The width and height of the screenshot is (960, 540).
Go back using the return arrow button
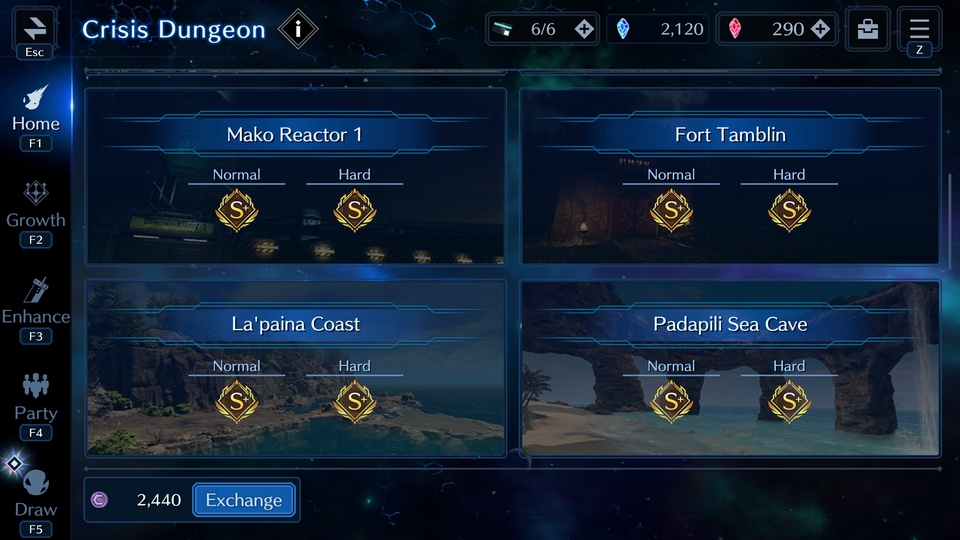[x=34, y=27]
